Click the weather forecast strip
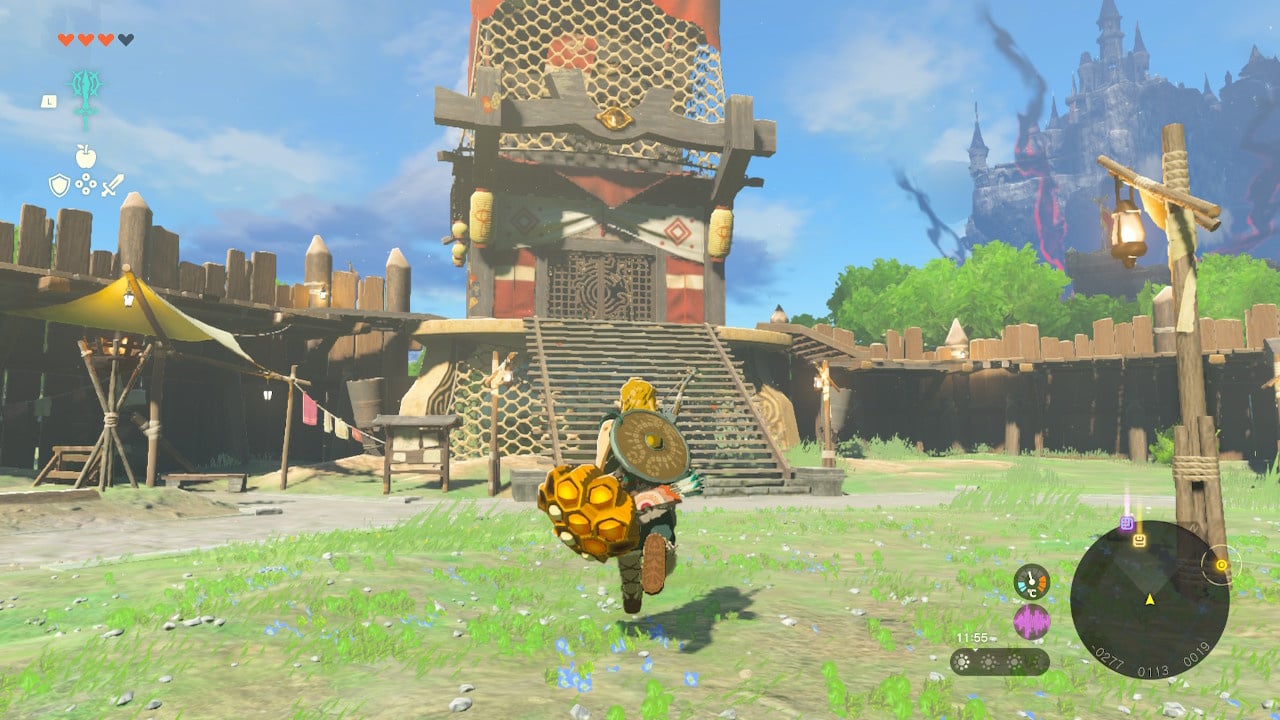 (x=999, y=662)
